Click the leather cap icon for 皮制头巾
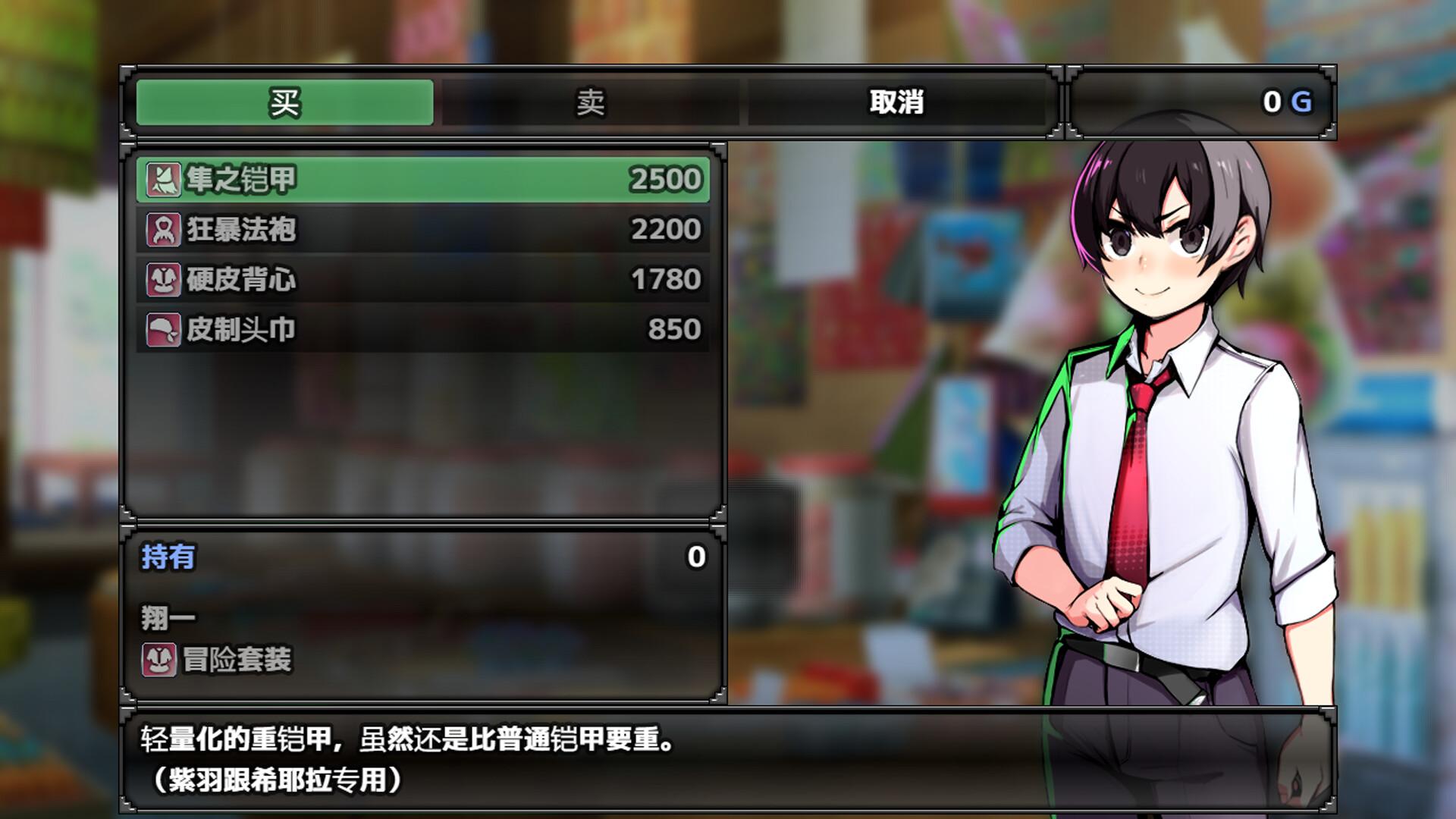This screenshot has height=819, width=1456. click(162, 329)
